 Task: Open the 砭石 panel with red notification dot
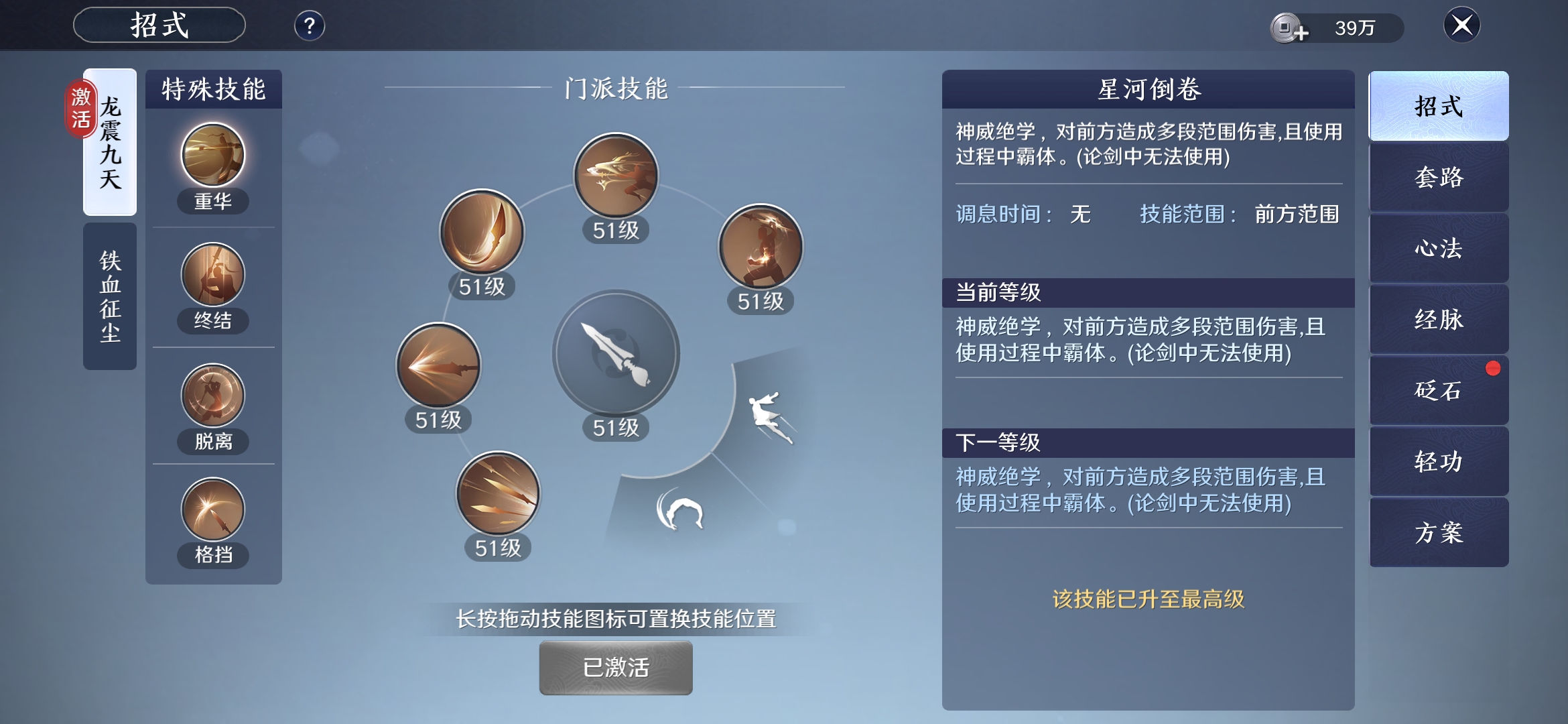pos(1438,391)
